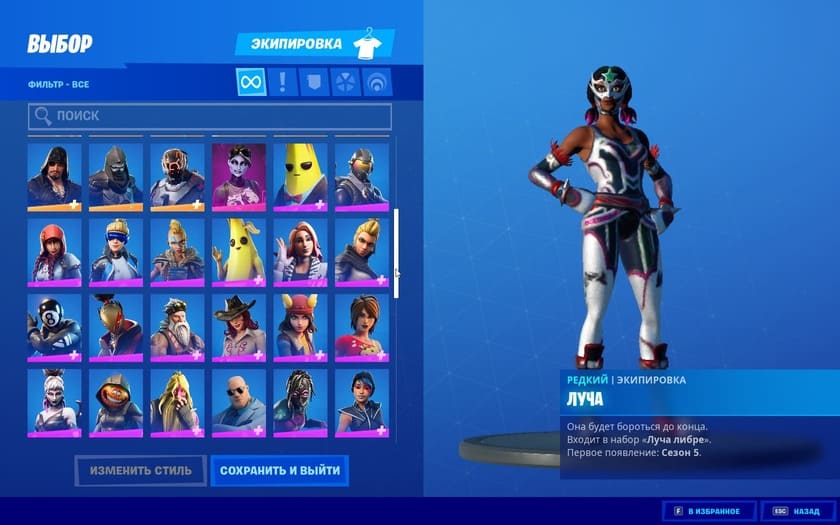
Task: Focus the «Поиск» search field
Action: tap(210, 116)
